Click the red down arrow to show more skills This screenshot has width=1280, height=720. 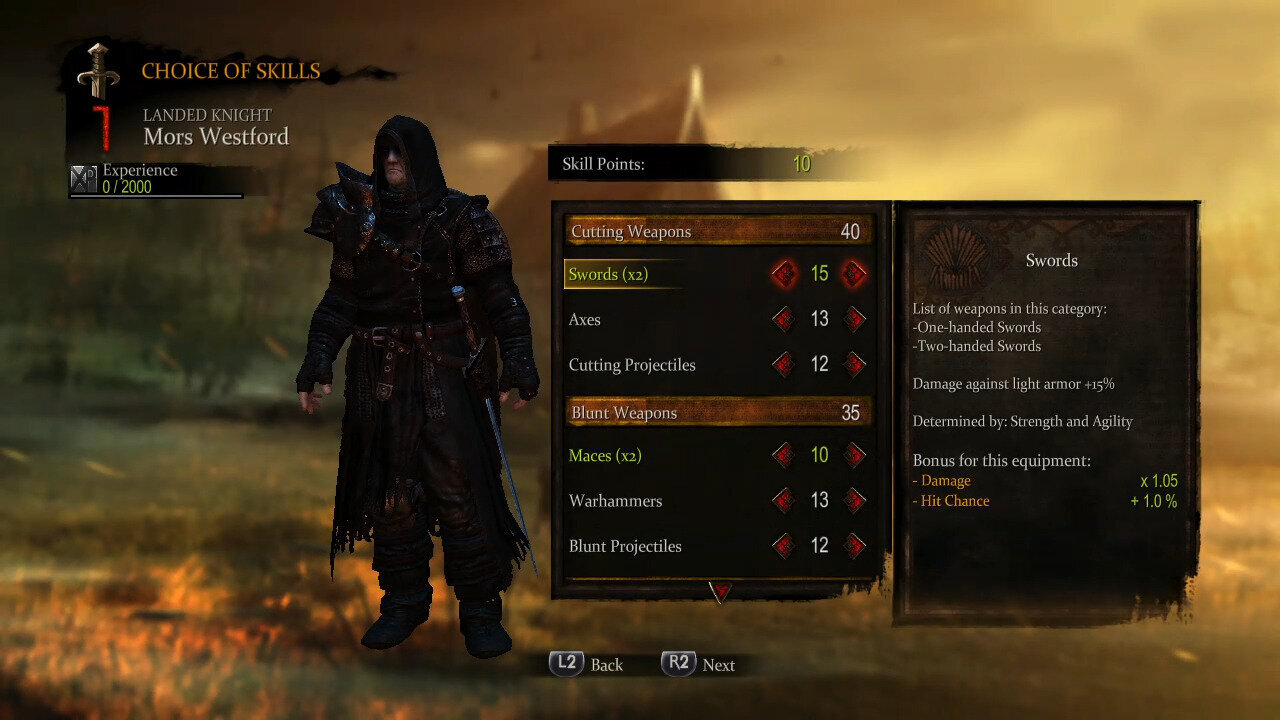coord(720,592)
